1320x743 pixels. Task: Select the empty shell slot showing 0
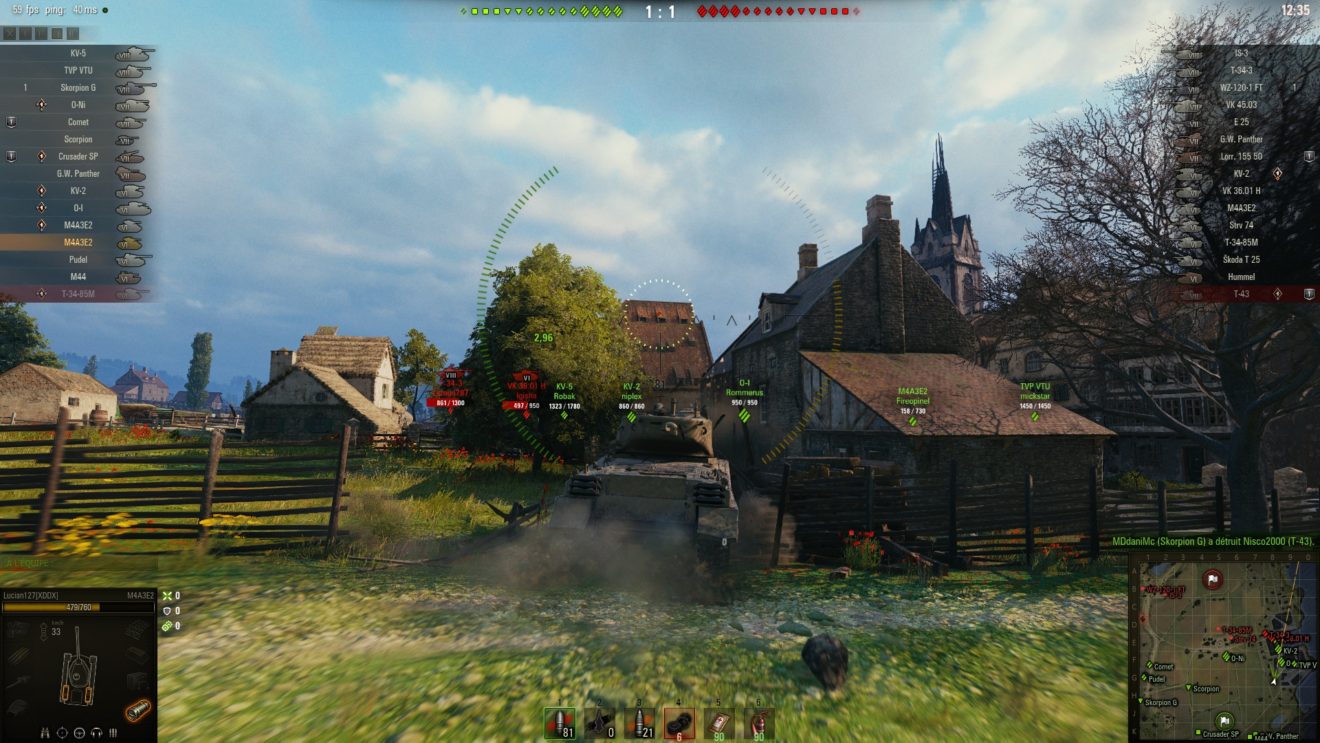point(599,722)
